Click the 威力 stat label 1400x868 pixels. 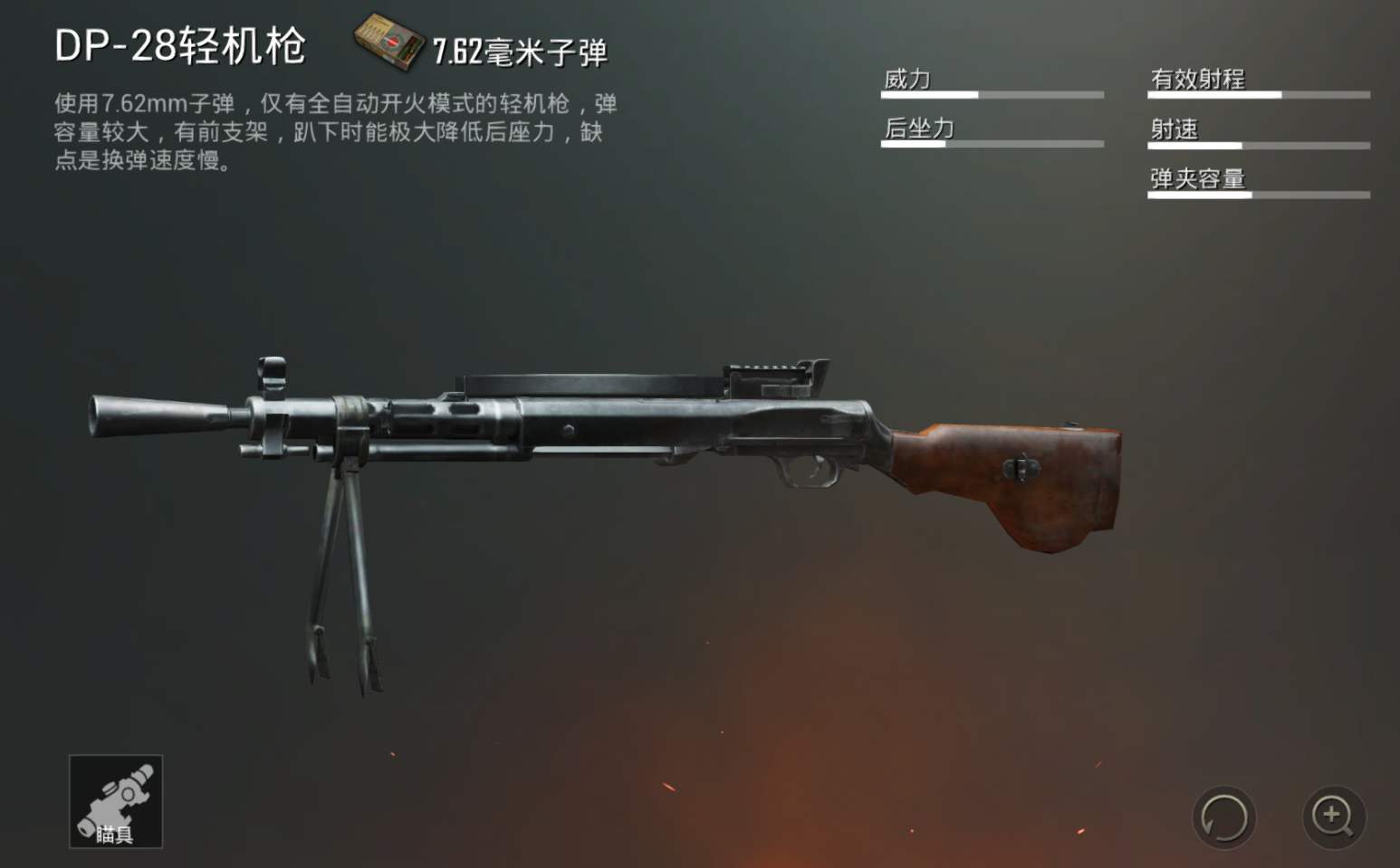tap(906, 80)
